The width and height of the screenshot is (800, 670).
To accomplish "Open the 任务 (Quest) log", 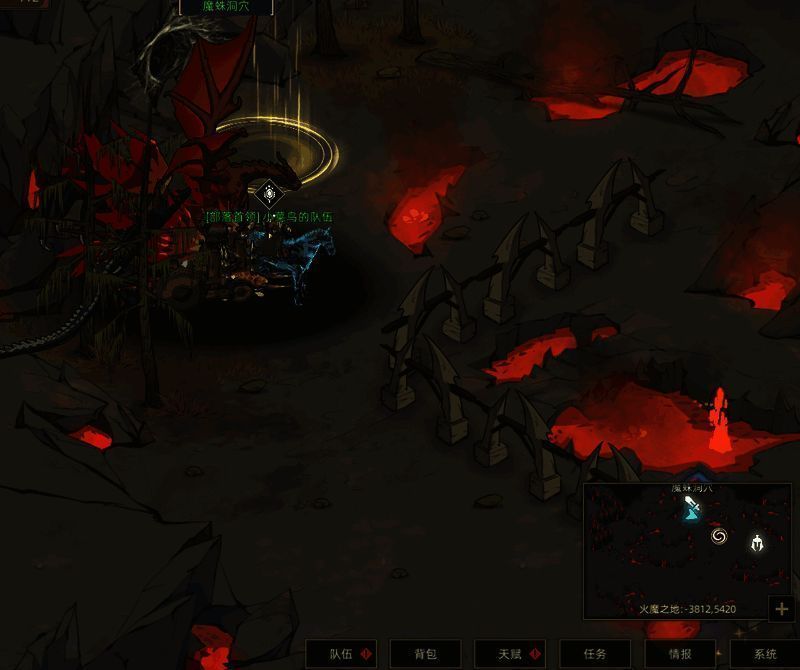I will (x=595, y=654).
